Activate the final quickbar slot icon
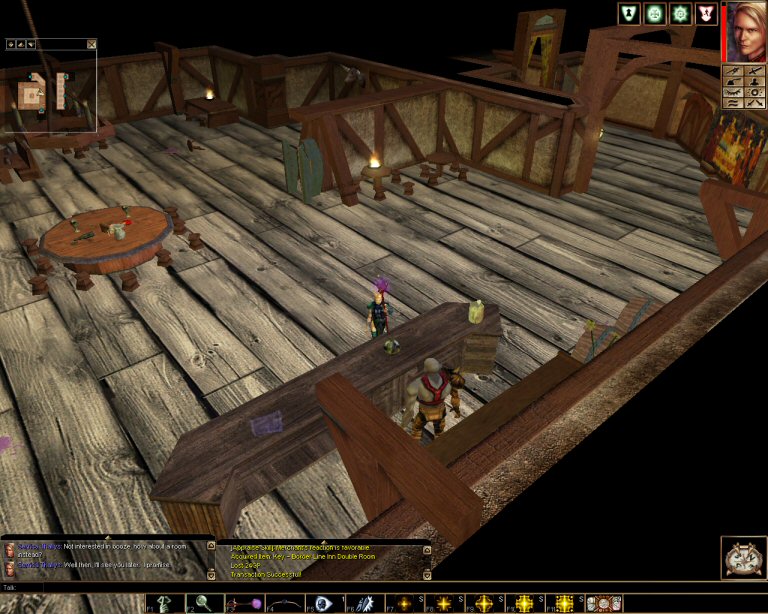The width and height of the screenshot is (768, 614). tap(604, 603)
